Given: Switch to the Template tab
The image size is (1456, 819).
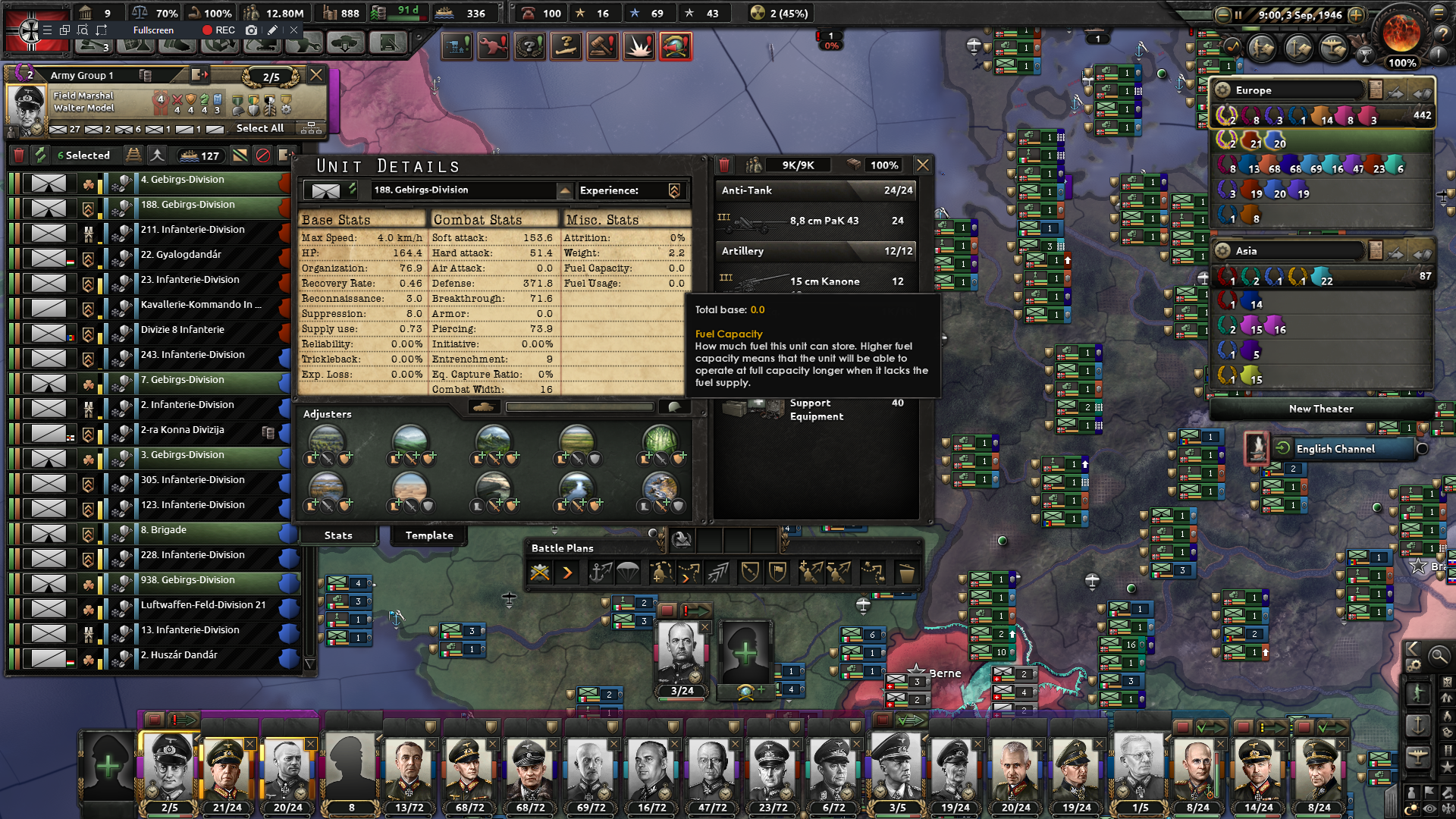Looking at the screenshot, I should coord(428,535).
